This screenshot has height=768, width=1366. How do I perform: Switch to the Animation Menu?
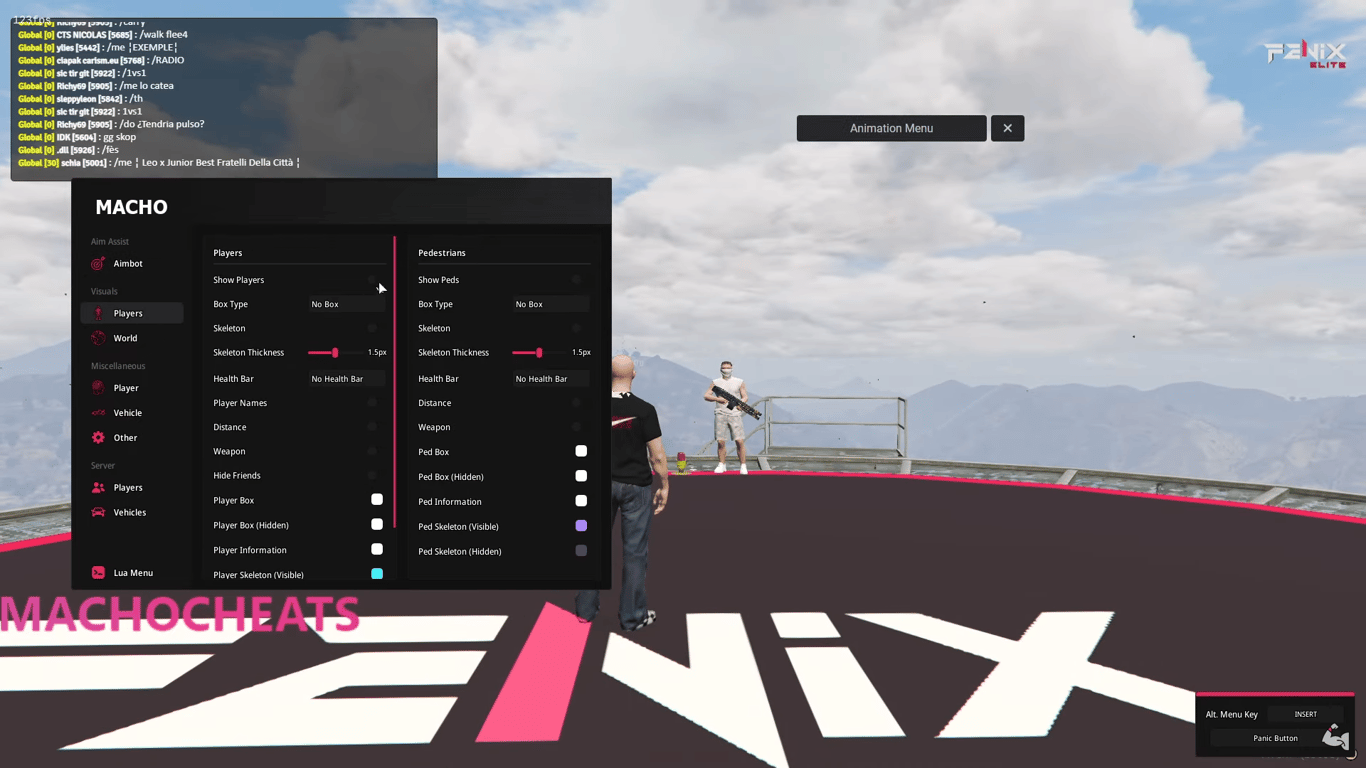tap(891, 128)
